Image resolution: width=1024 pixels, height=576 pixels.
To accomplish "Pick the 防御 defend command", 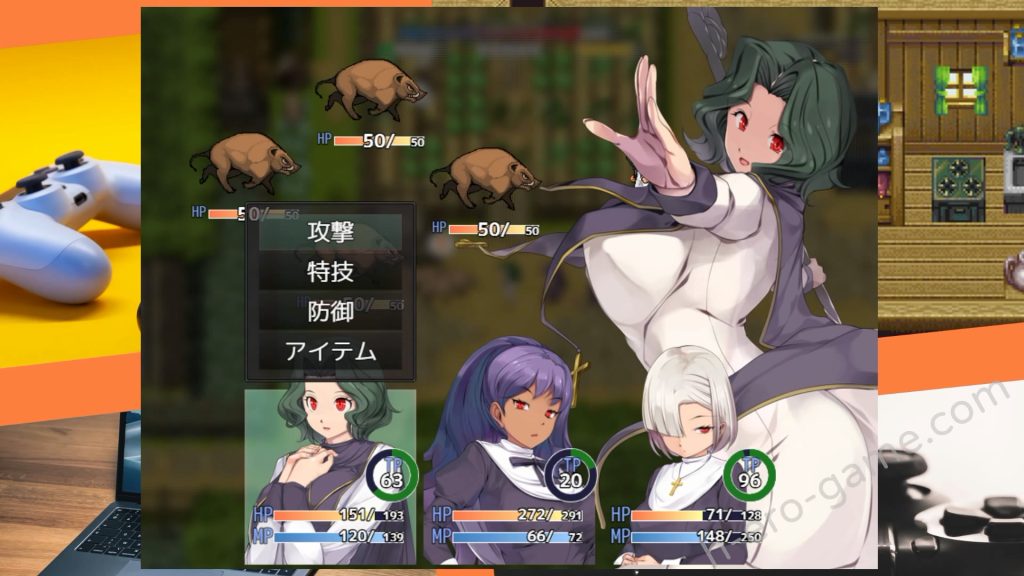I will [330, 311].
